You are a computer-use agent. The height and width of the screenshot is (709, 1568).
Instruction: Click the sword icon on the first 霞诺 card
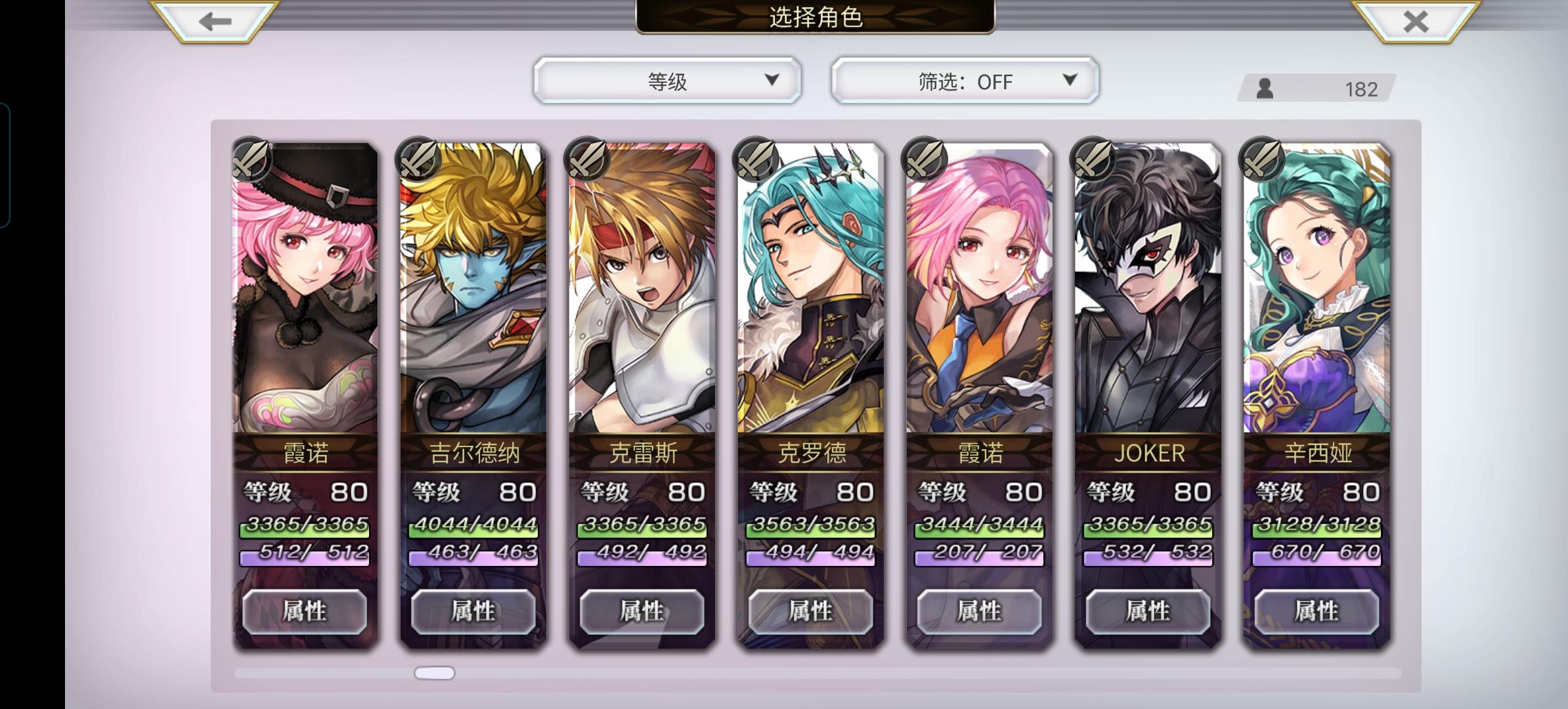(x=252, y=160)
